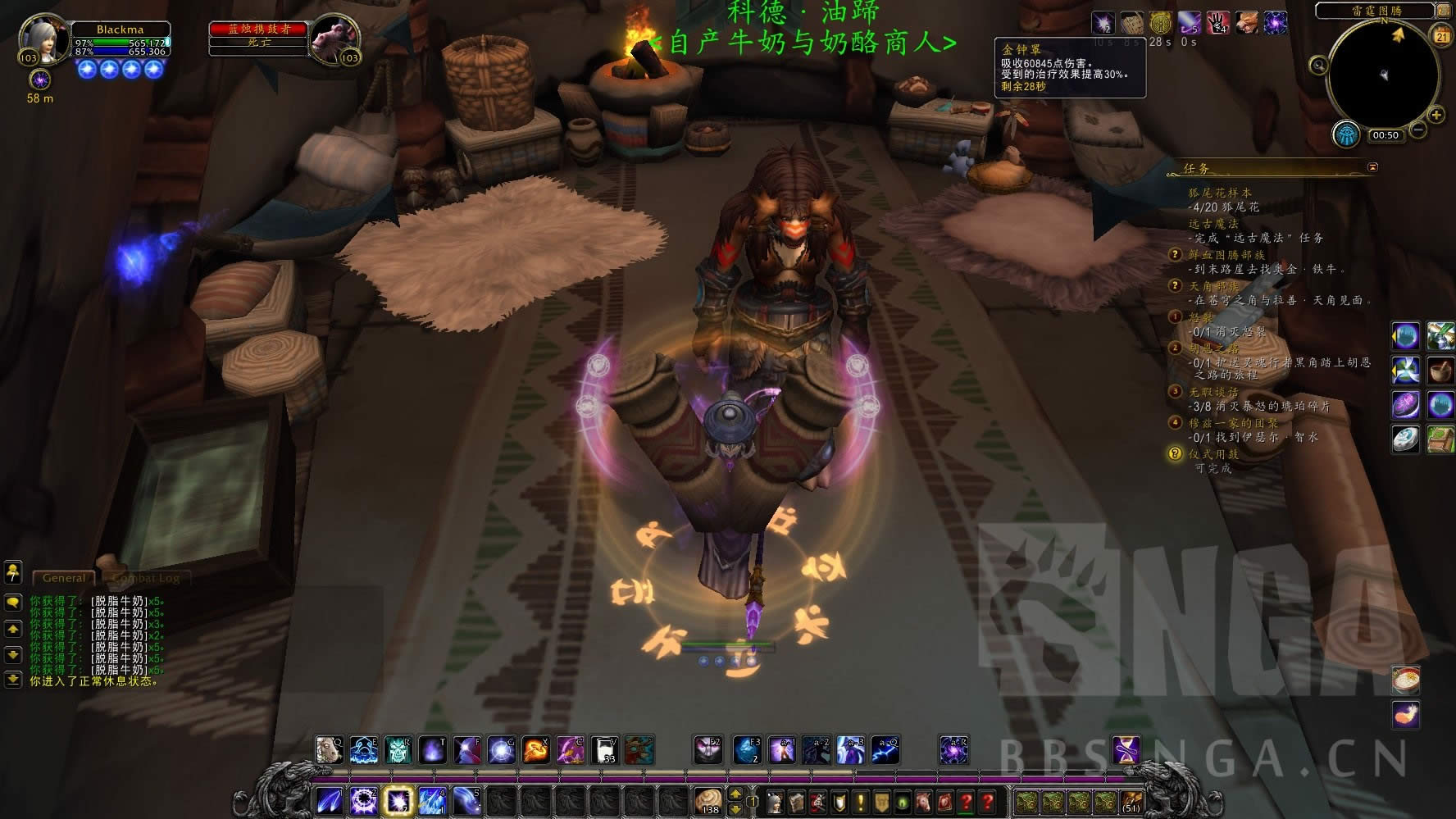1456x819 pixels.
Task: Use the milk item with 33 charges
Action: (604, 750)
